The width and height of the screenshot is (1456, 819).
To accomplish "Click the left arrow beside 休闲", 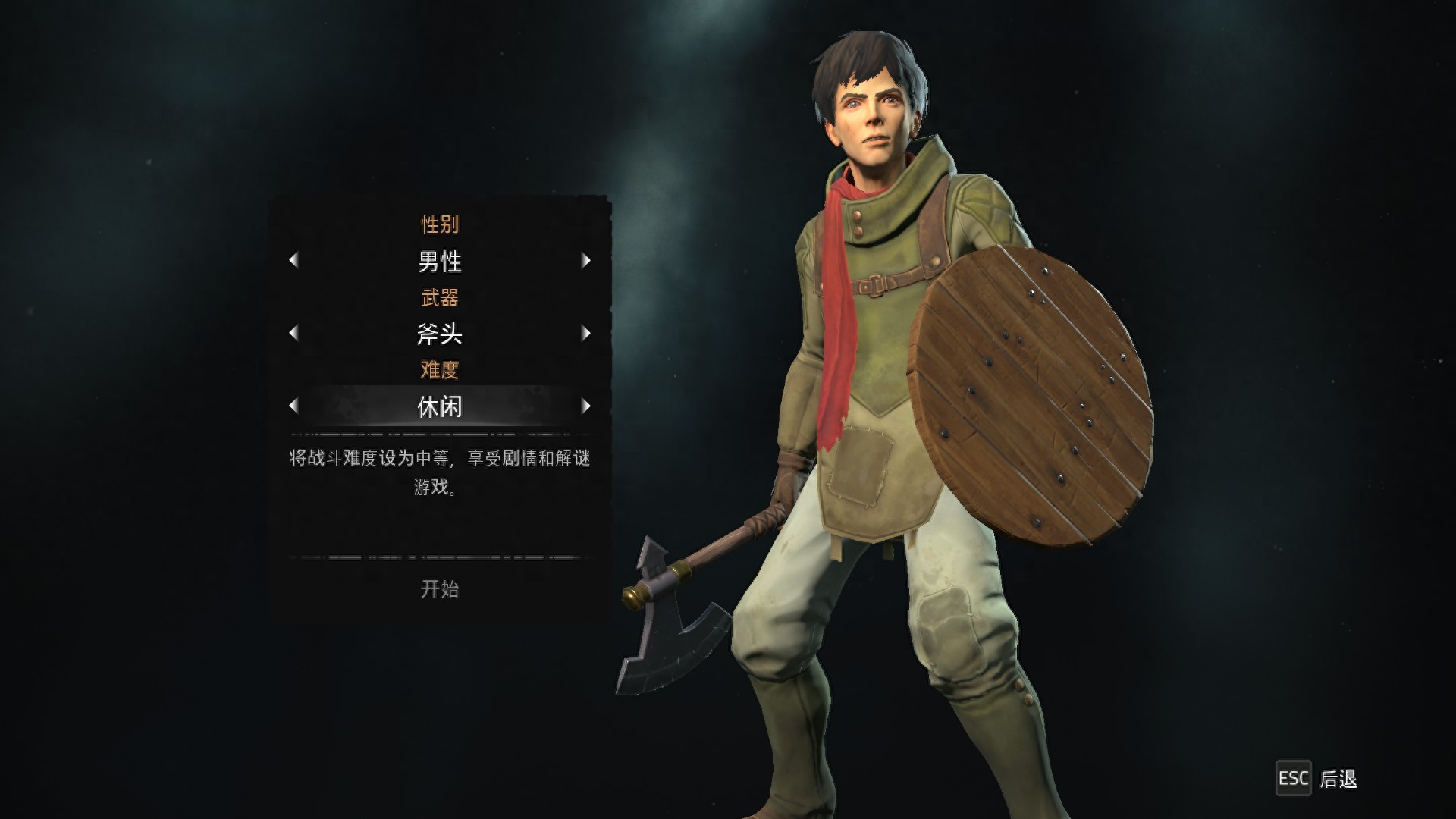I will (294, 406).
